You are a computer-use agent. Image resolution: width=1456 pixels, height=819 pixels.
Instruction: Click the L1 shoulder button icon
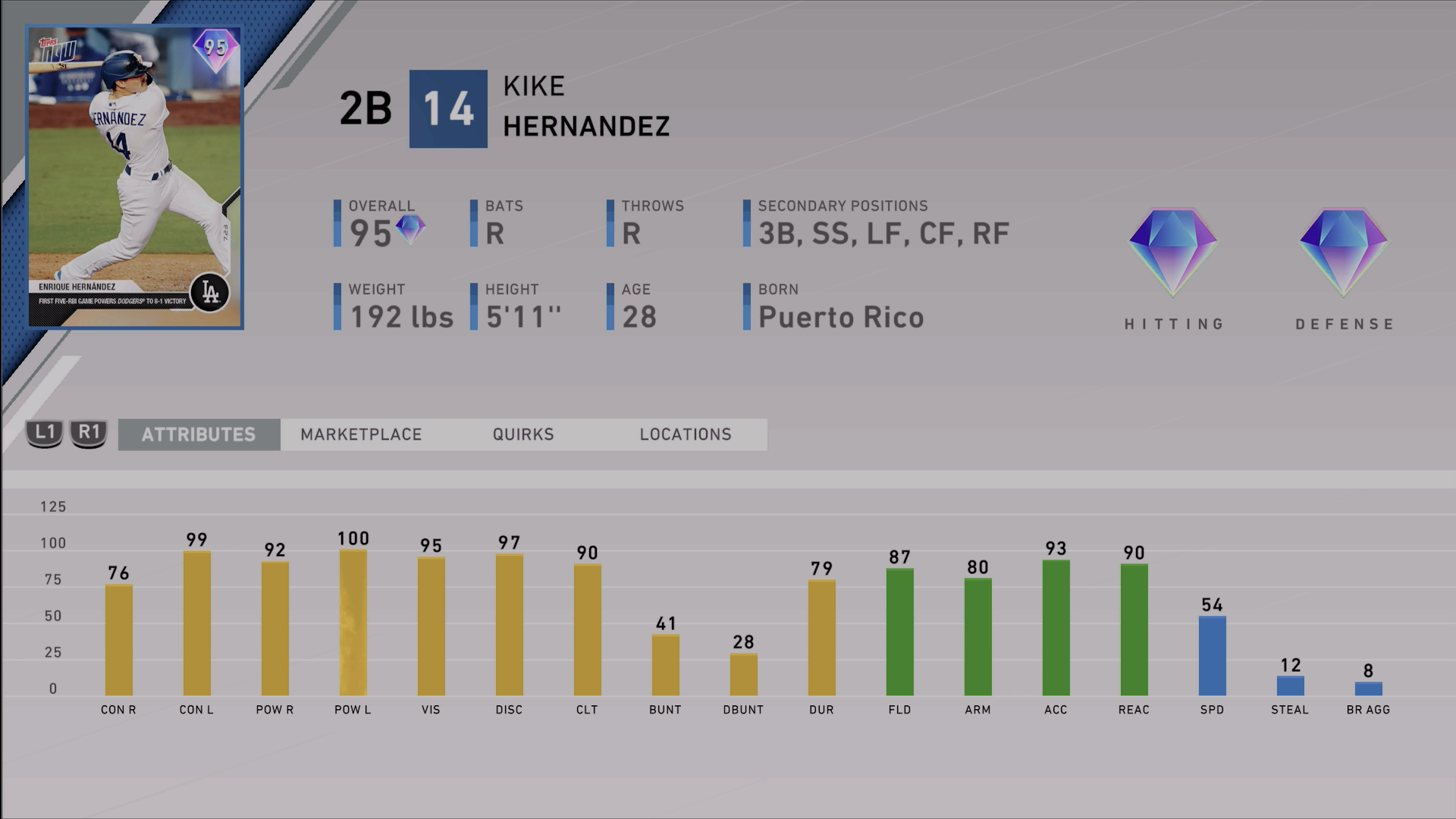(44, 435)
